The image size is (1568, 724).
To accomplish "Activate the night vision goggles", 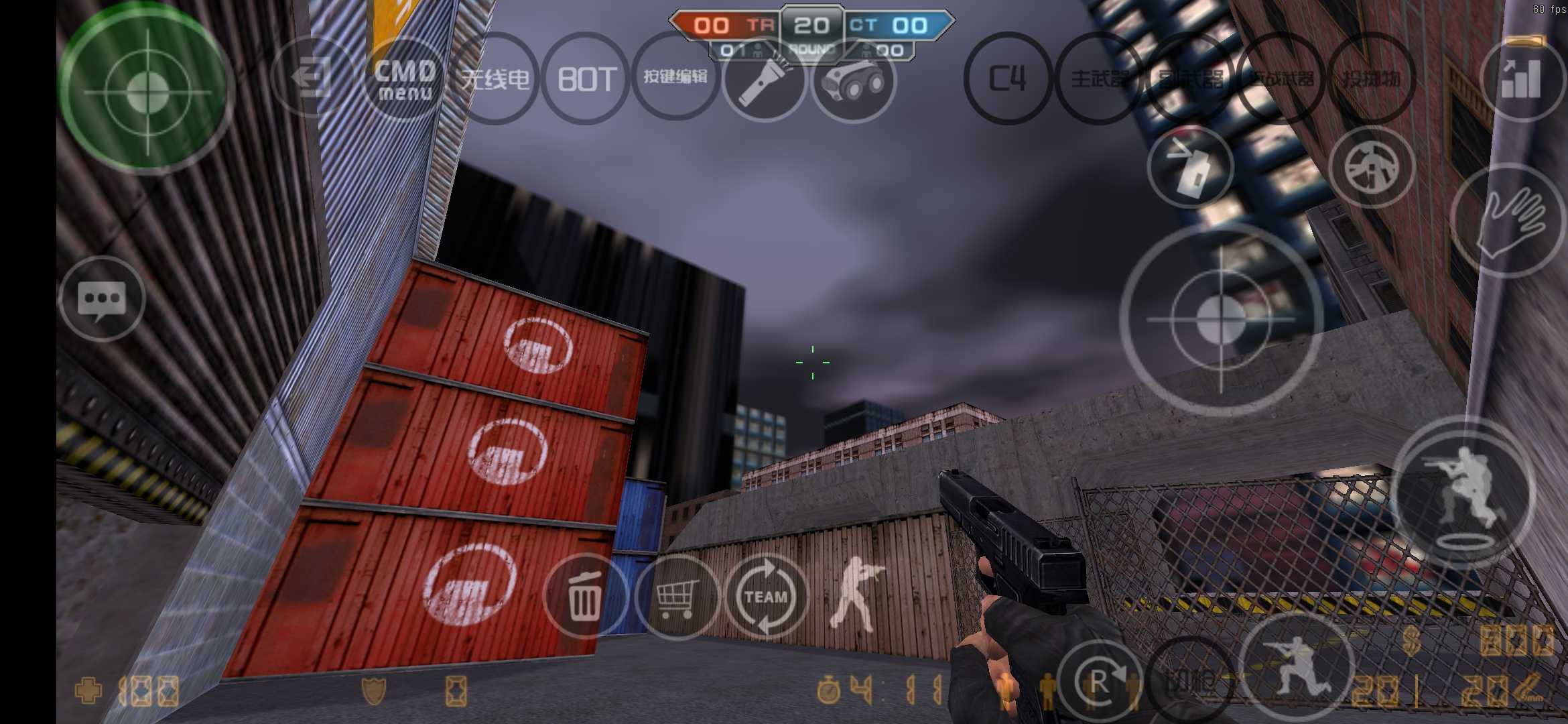I will point(854,80).
